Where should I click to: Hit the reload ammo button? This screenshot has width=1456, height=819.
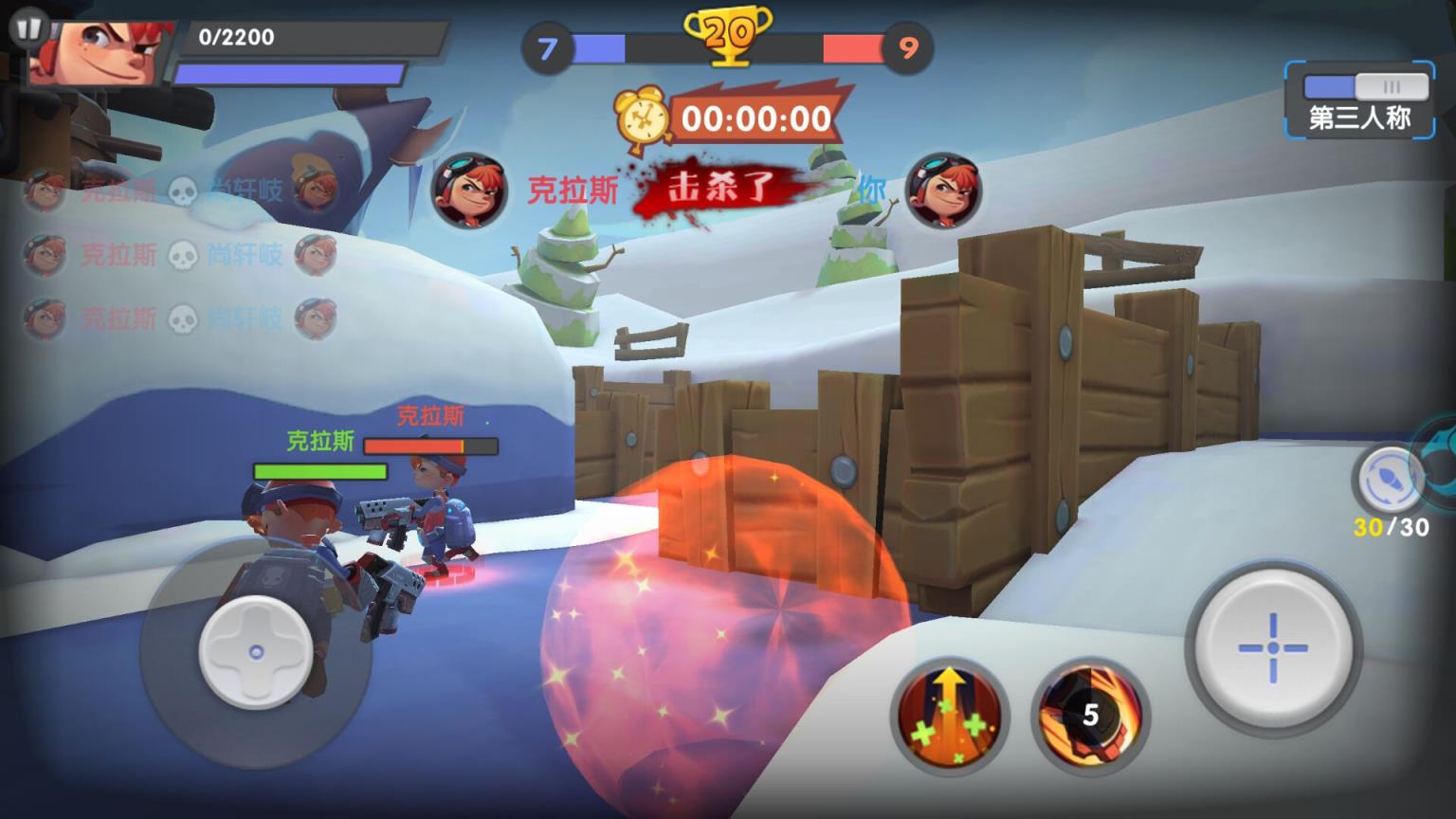1390,481
